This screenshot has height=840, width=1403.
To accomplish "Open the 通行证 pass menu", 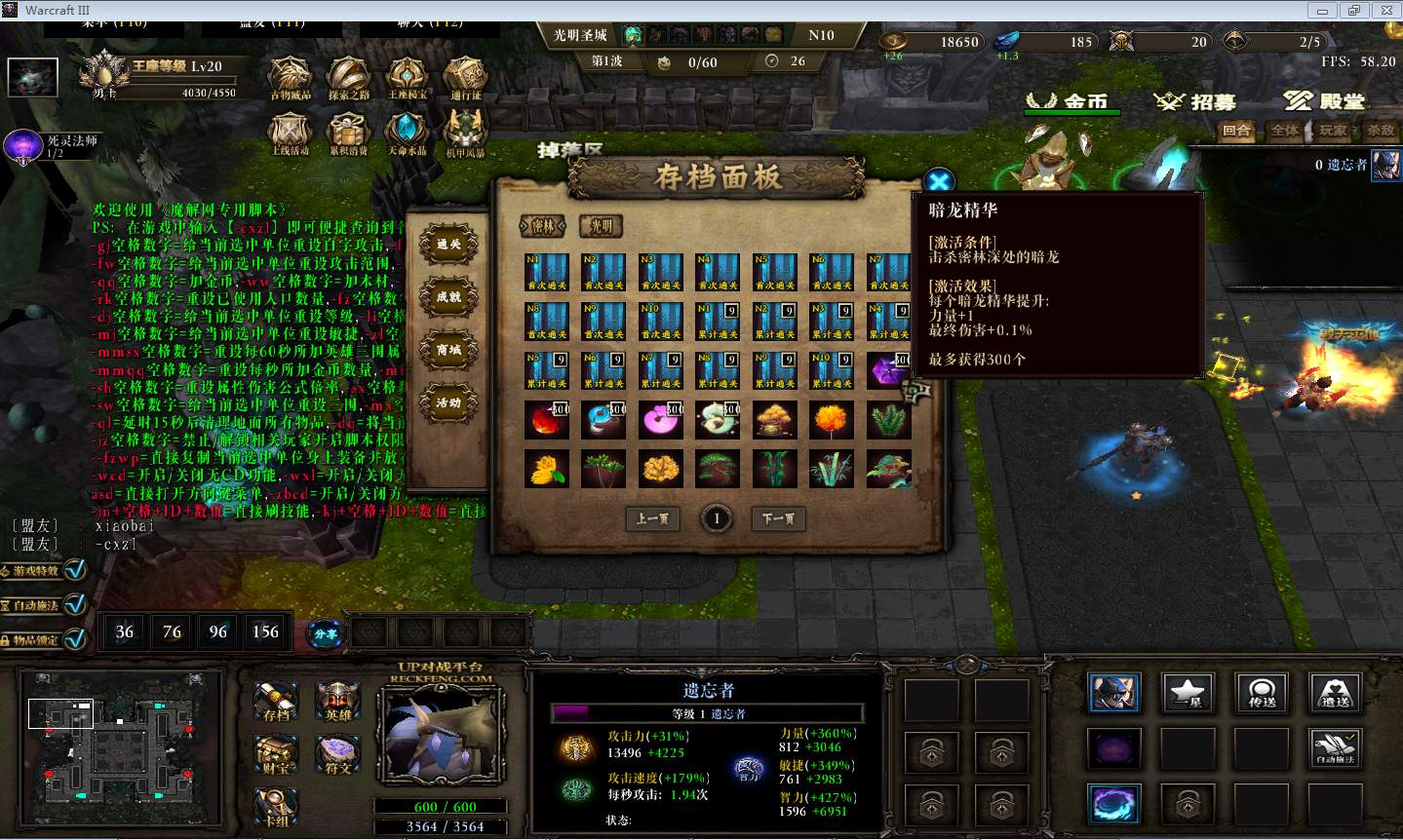I will (x=465, y=78).
